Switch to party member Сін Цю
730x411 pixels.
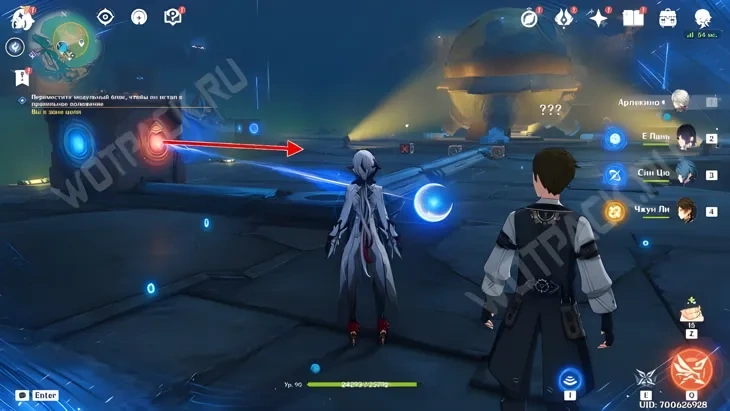pos(686,174)
